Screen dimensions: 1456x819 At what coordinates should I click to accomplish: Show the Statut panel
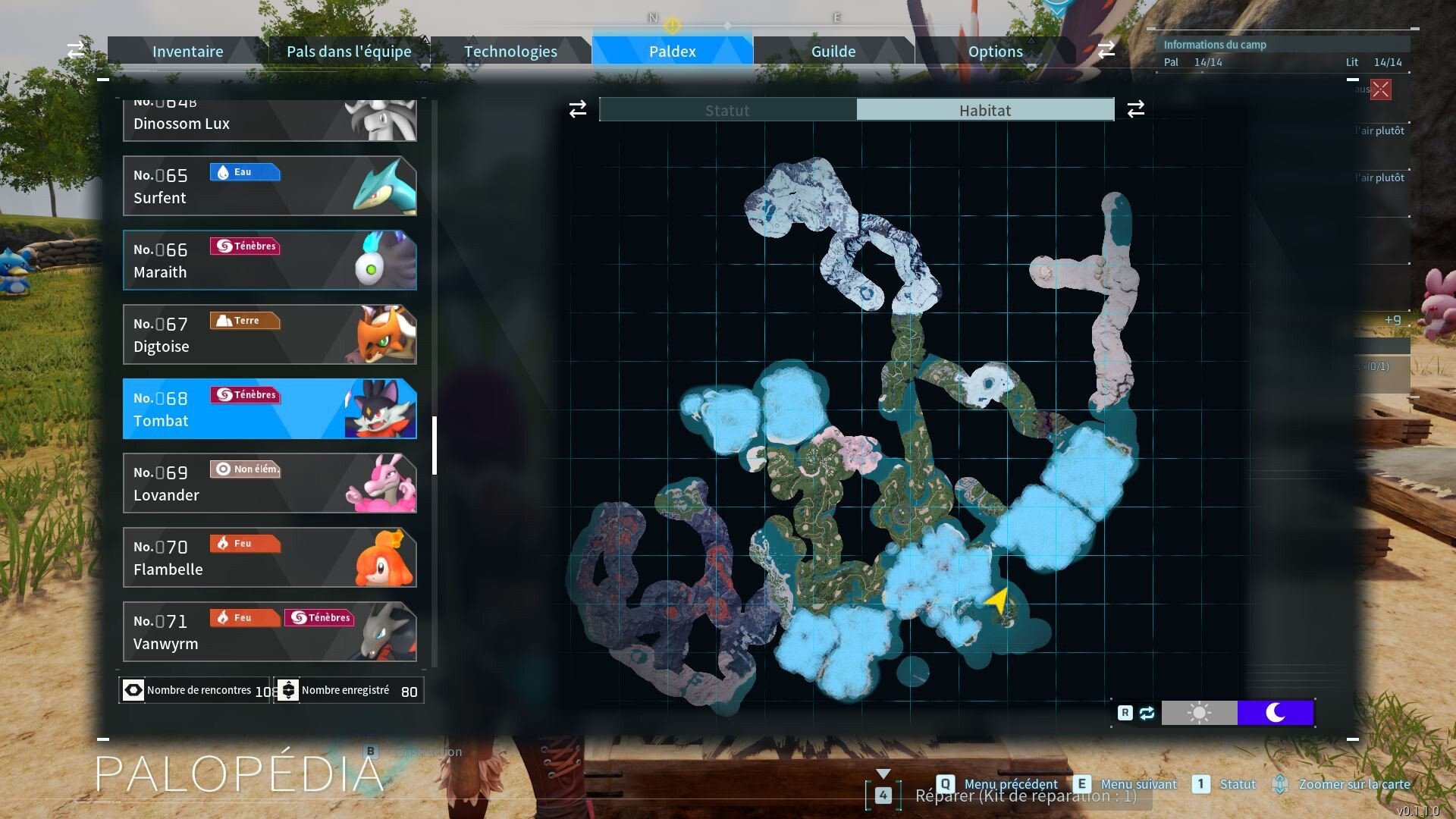[727, 110]
